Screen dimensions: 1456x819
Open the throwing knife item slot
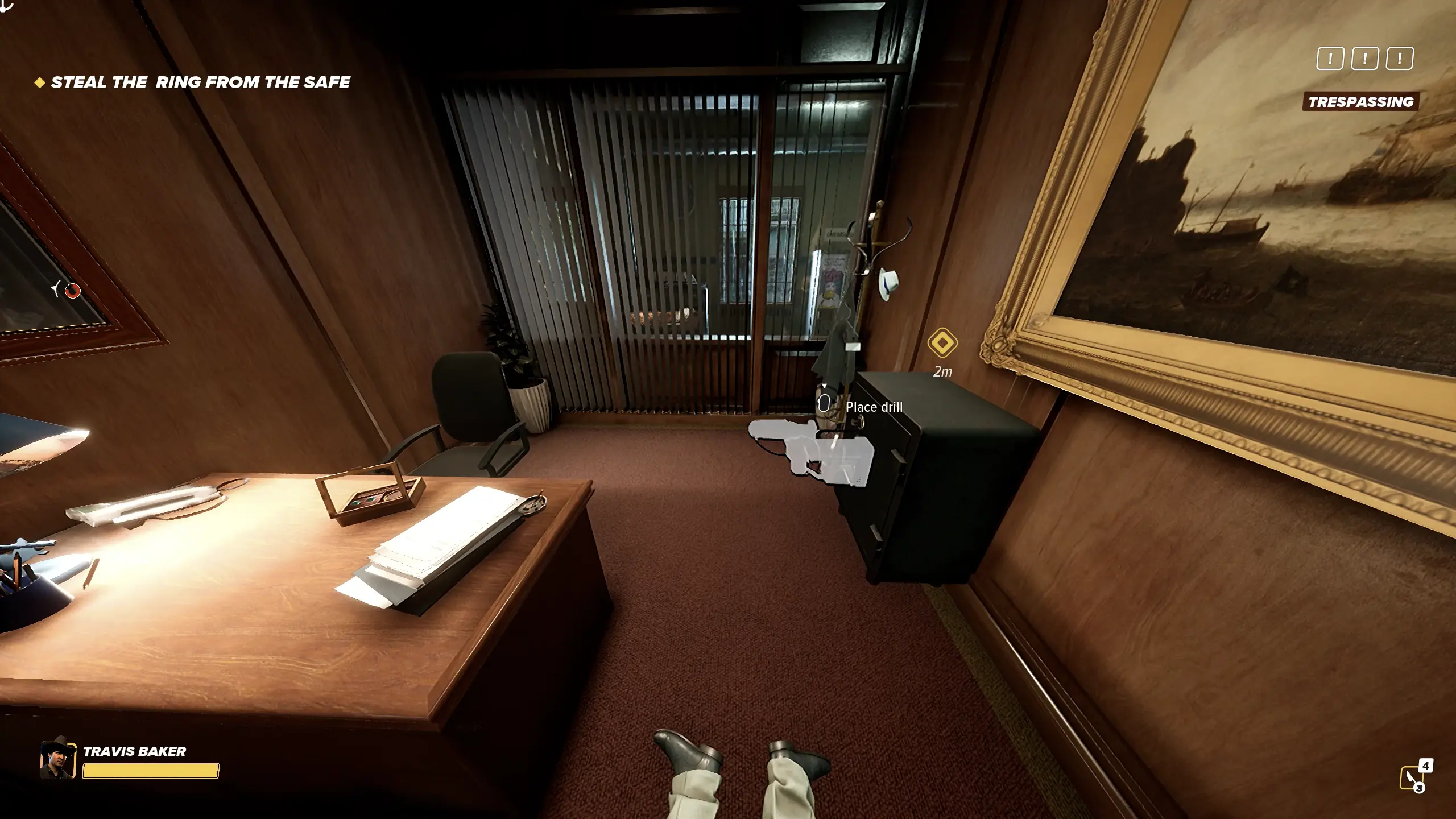pyautogui.click(x=1413, y=777)
